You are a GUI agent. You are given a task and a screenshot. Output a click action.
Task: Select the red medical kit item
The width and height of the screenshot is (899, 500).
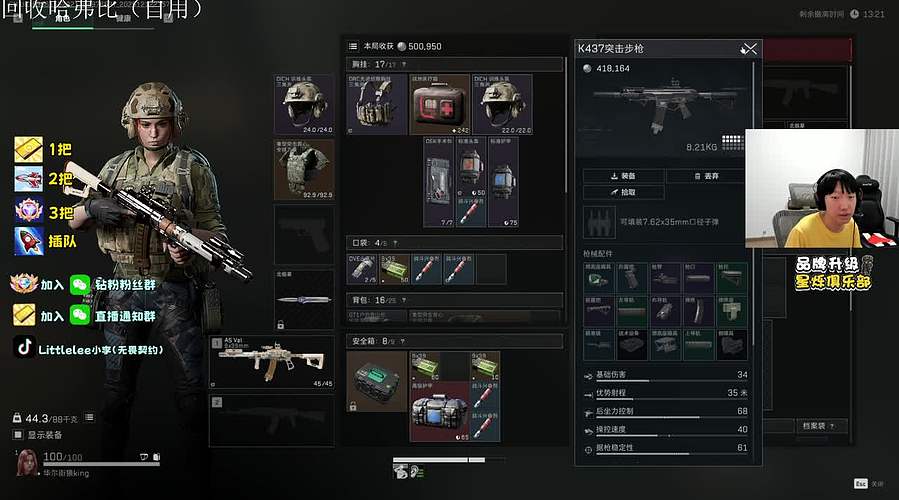(x=440, y=104)
